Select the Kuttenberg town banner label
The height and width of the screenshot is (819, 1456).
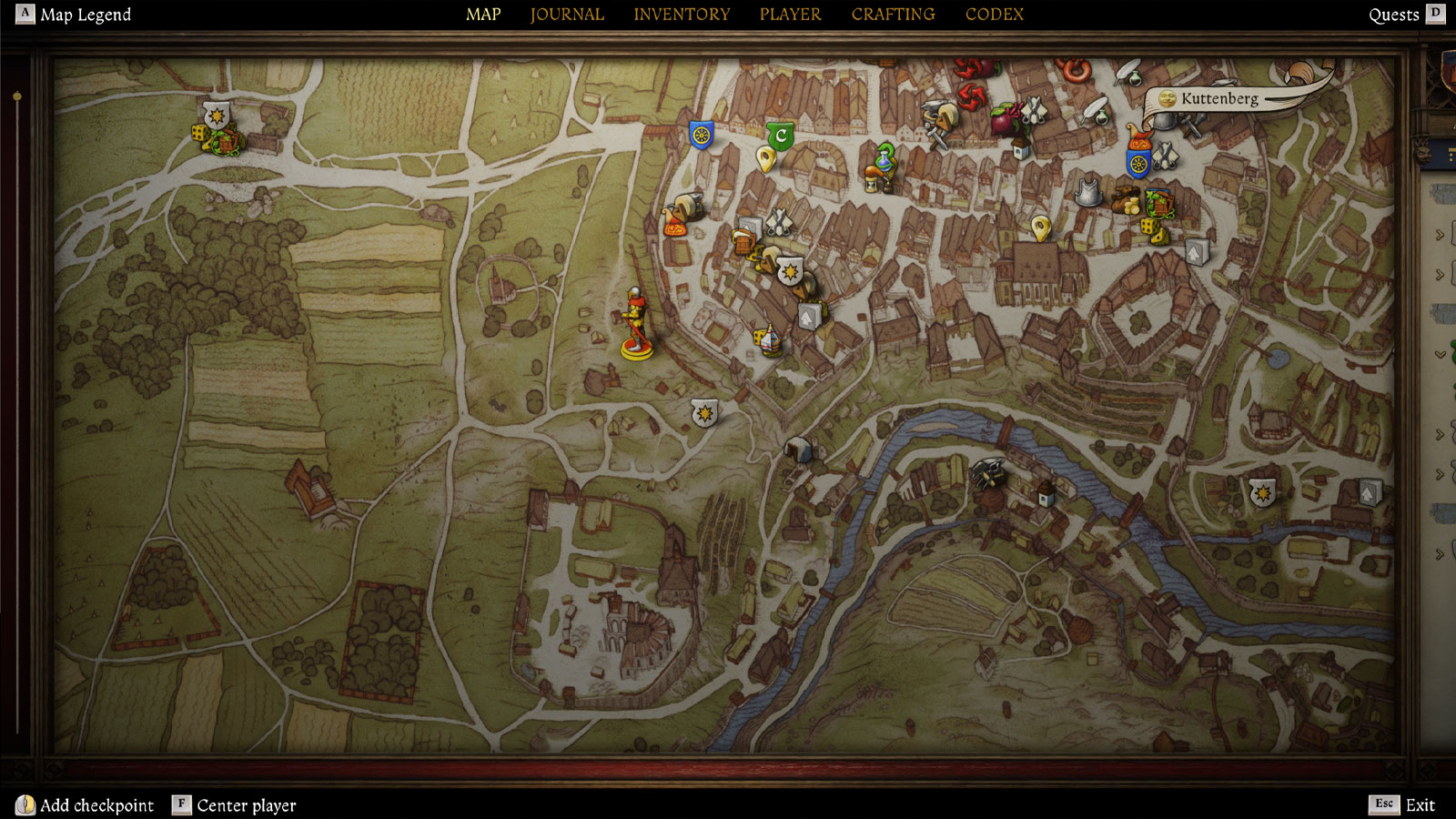pos(1218,99)
